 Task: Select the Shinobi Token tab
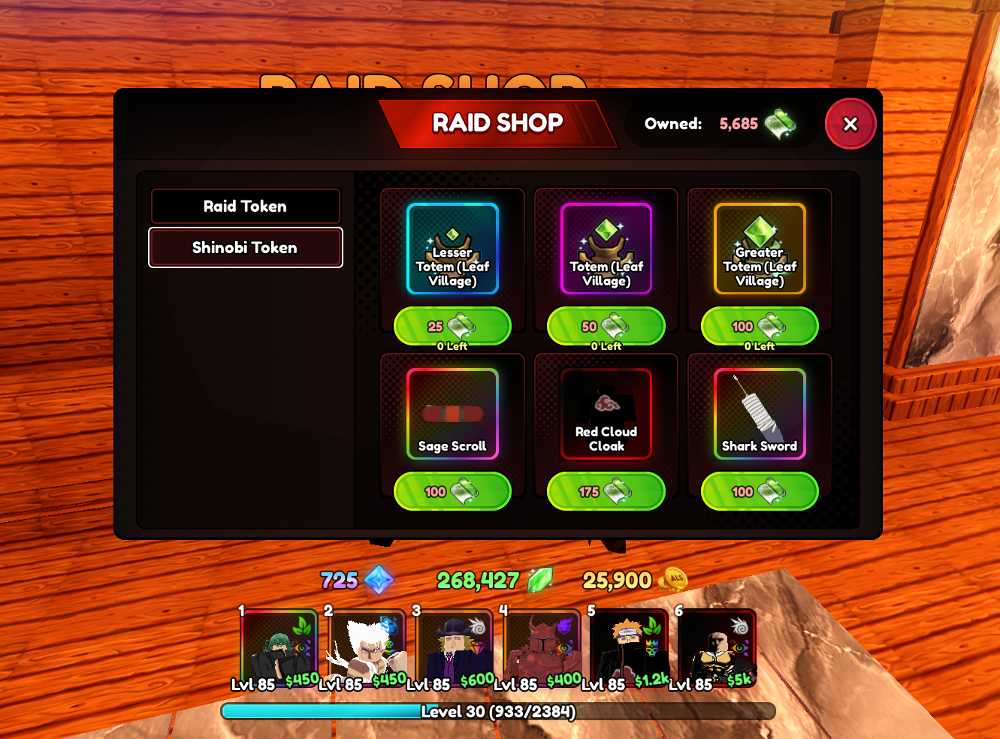[245, 248]
